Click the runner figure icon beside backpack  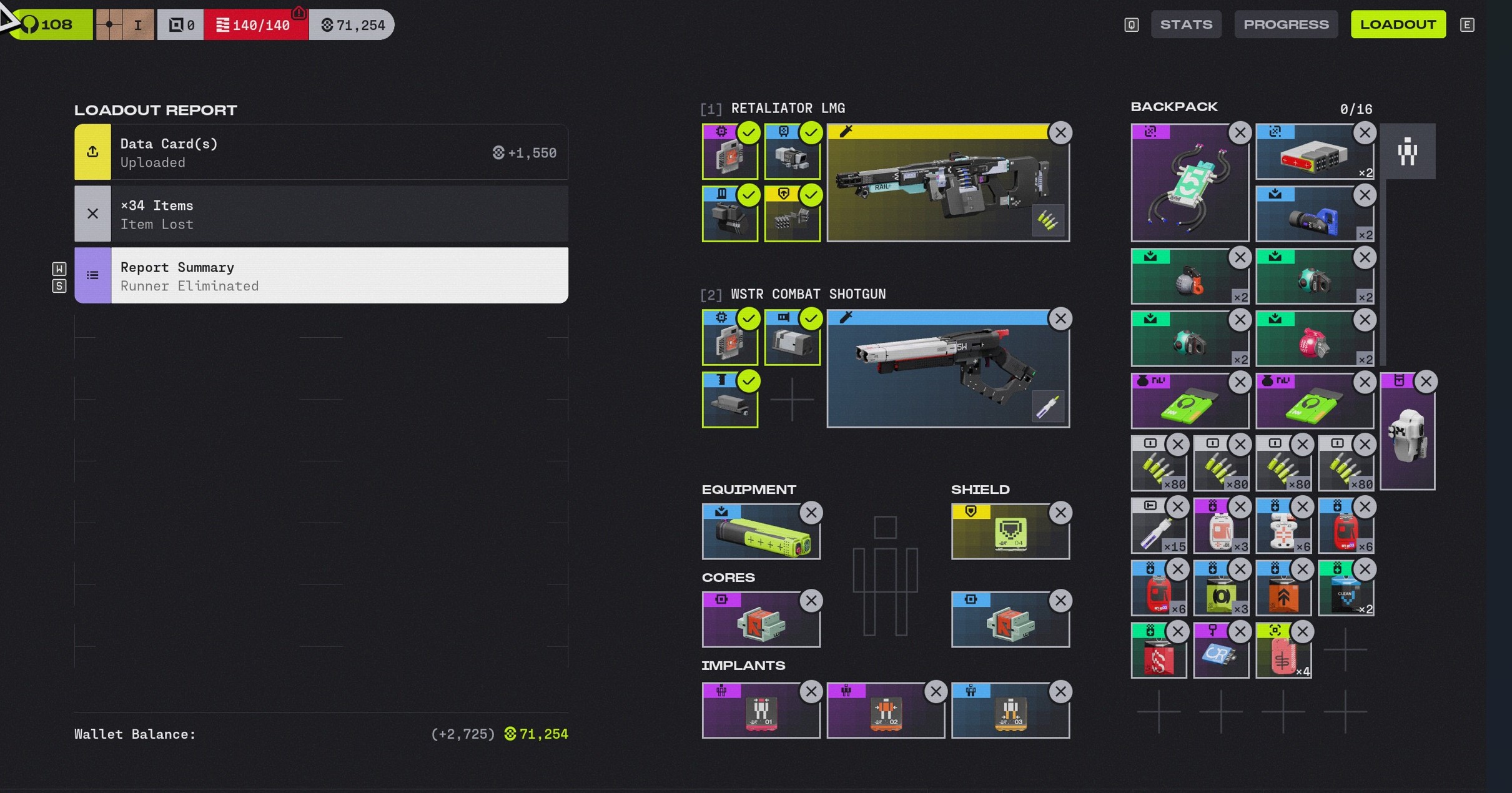1407,152
